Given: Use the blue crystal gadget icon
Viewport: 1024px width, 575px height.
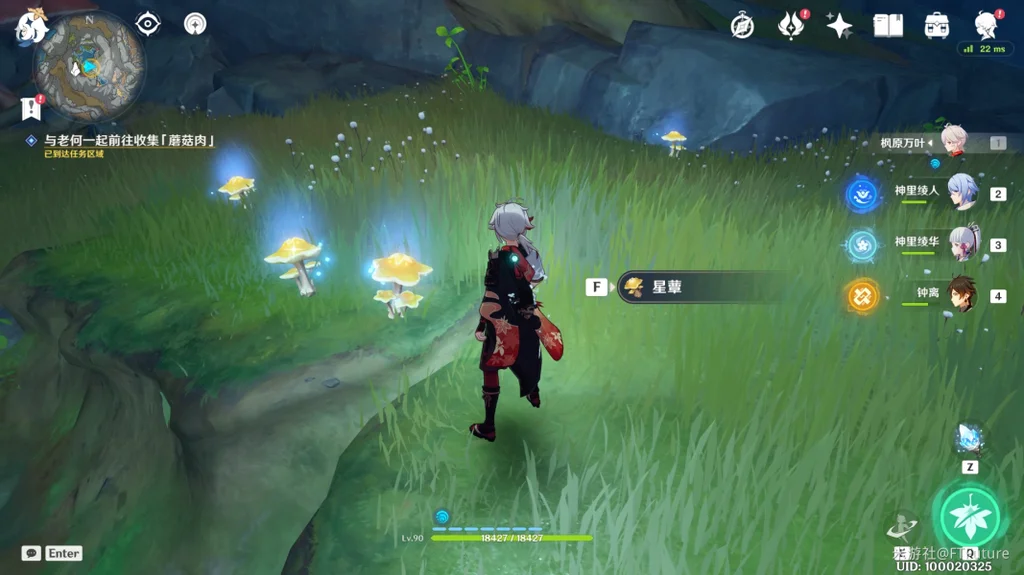Looking at the screenshot, I should [969, 437].
